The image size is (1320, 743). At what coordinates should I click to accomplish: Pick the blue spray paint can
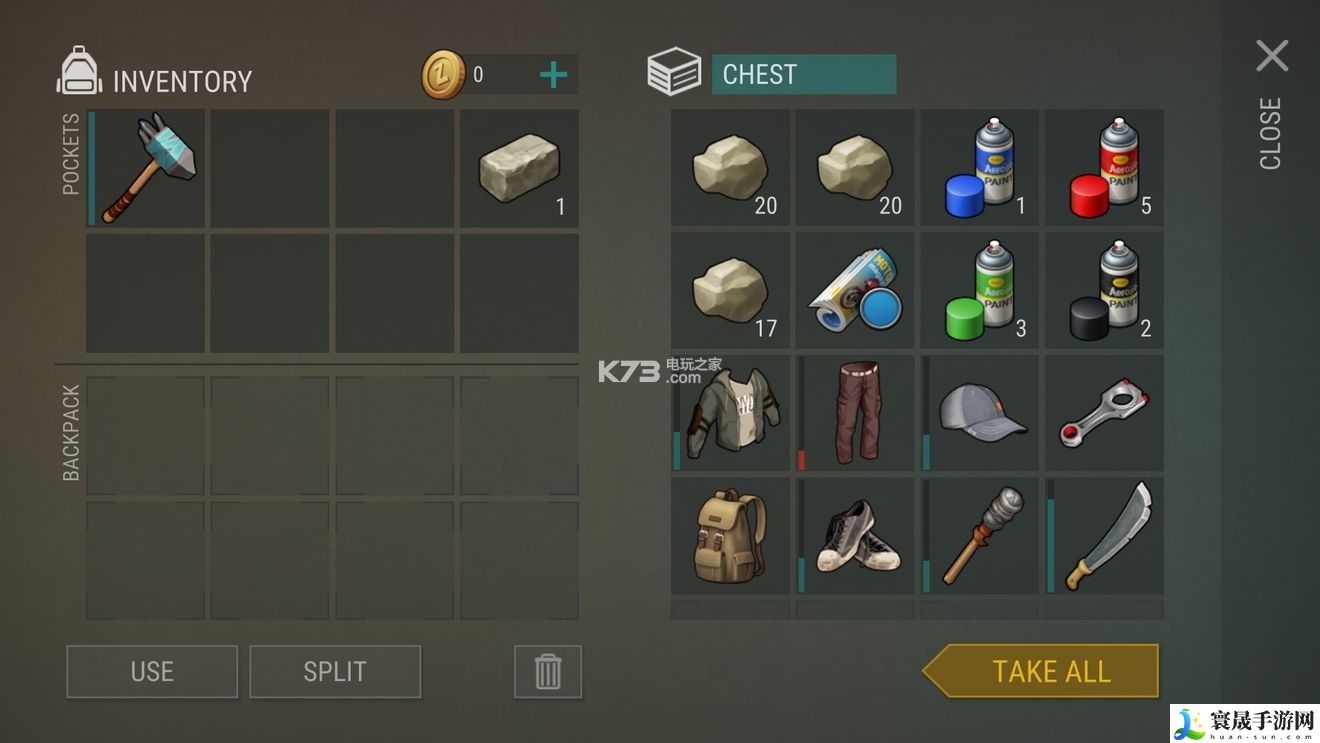pyautogui.click(x=981, y=168)
